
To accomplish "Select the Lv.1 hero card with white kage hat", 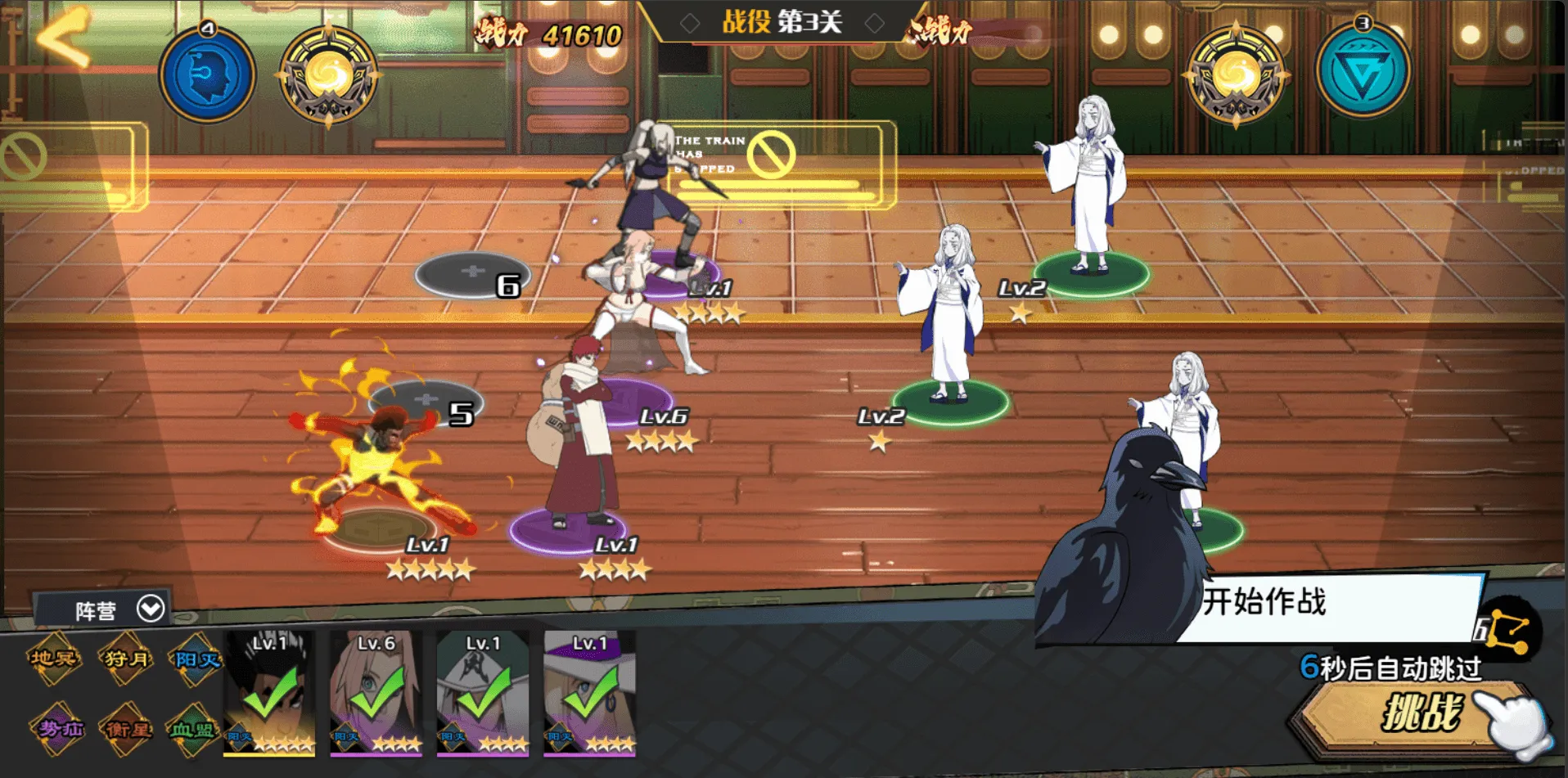I will coord(483,693).
